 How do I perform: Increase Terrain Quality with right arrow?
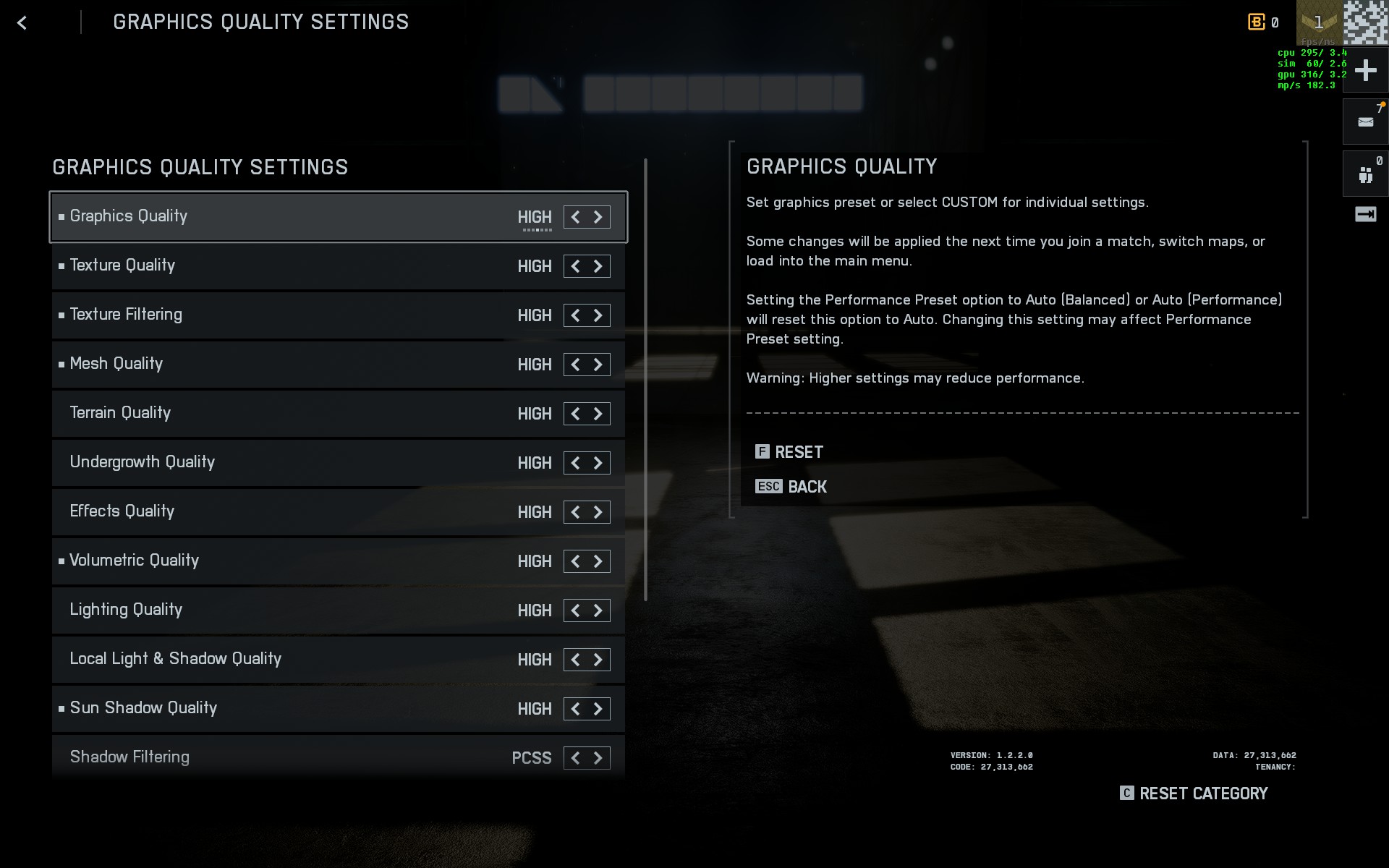tap(598, 414)
